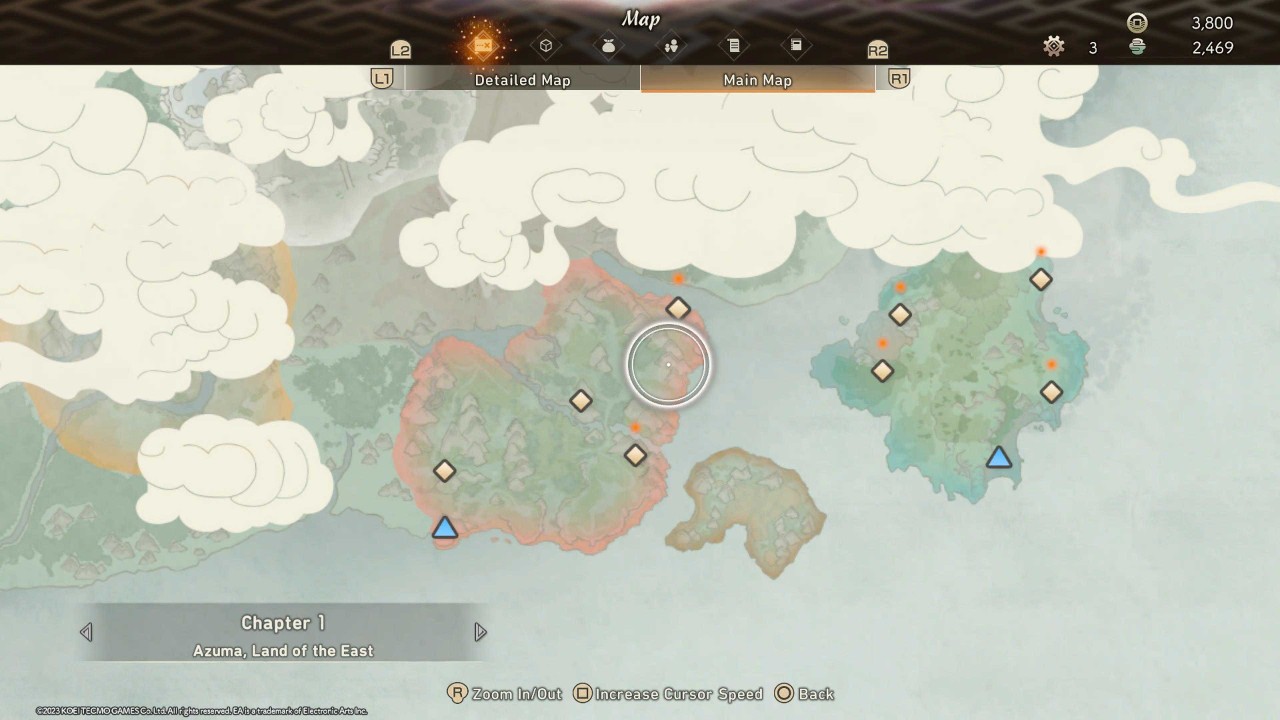Image resolution: width=1280 pixels, height=720 pixels.
Task: Select the pouch inventory icon
Action: 608,45
